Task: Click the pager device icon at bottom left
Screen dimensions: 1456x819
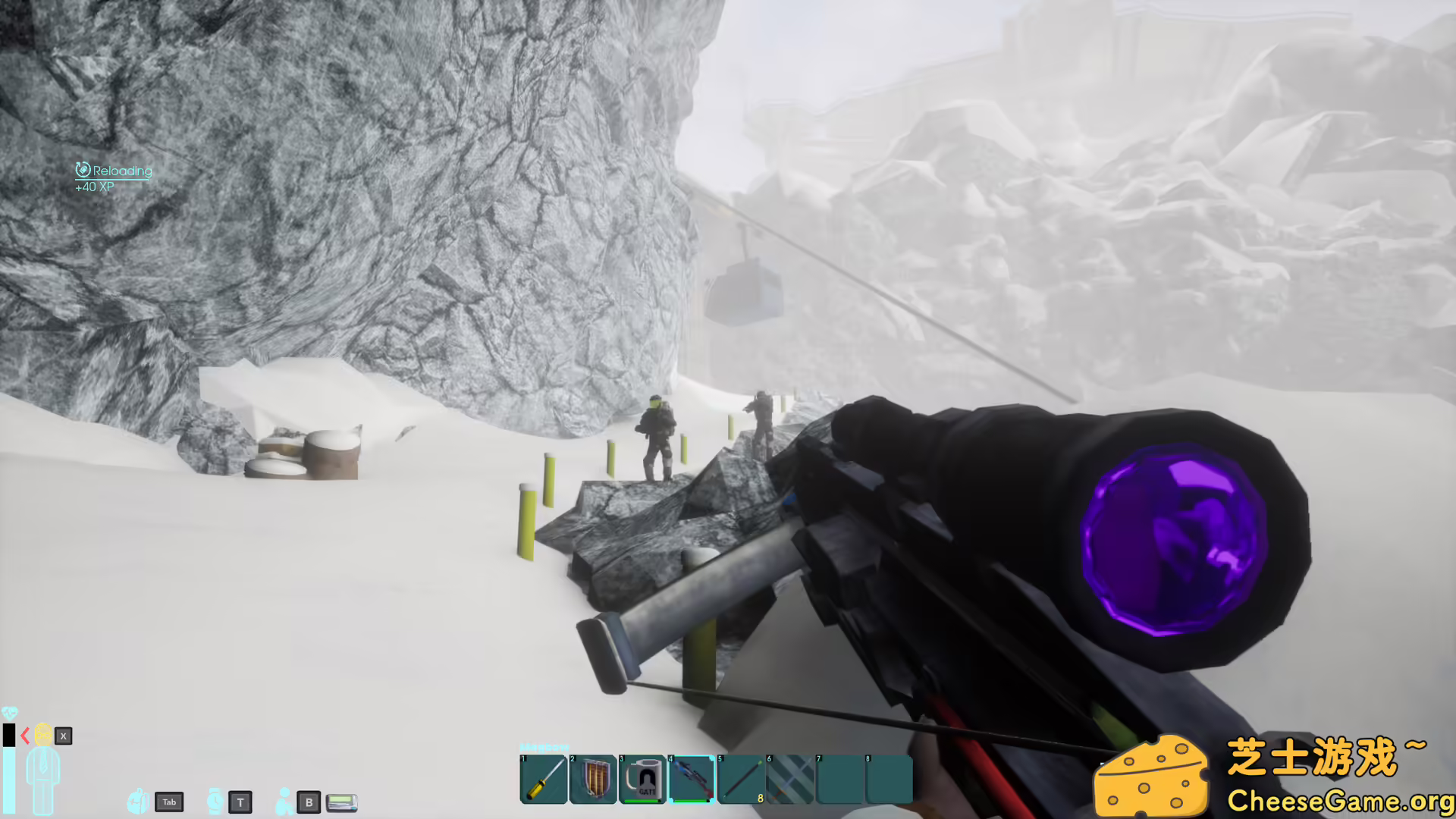Action: pos(341,803)
